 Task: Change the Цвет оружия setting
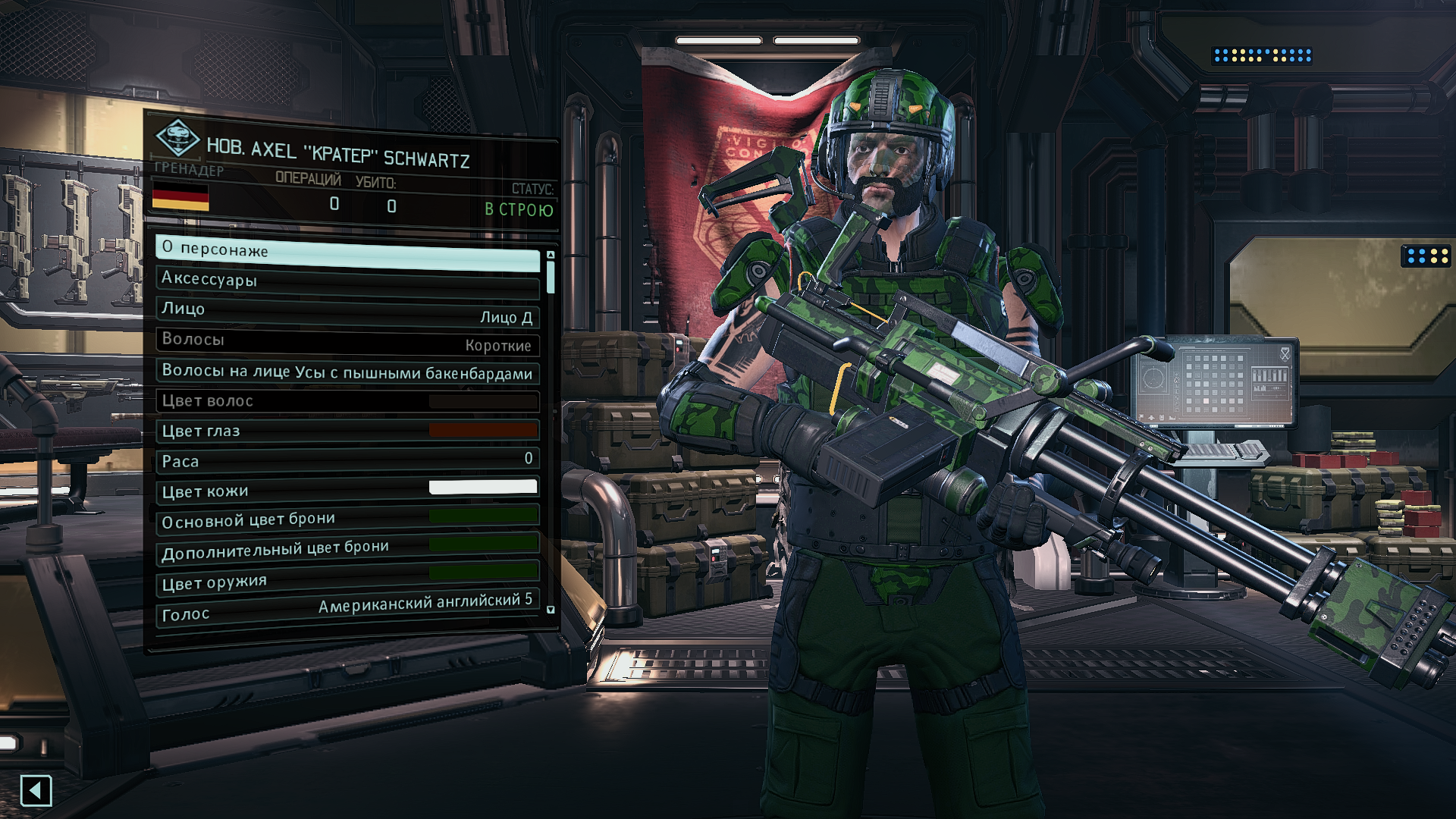[347, 580]
